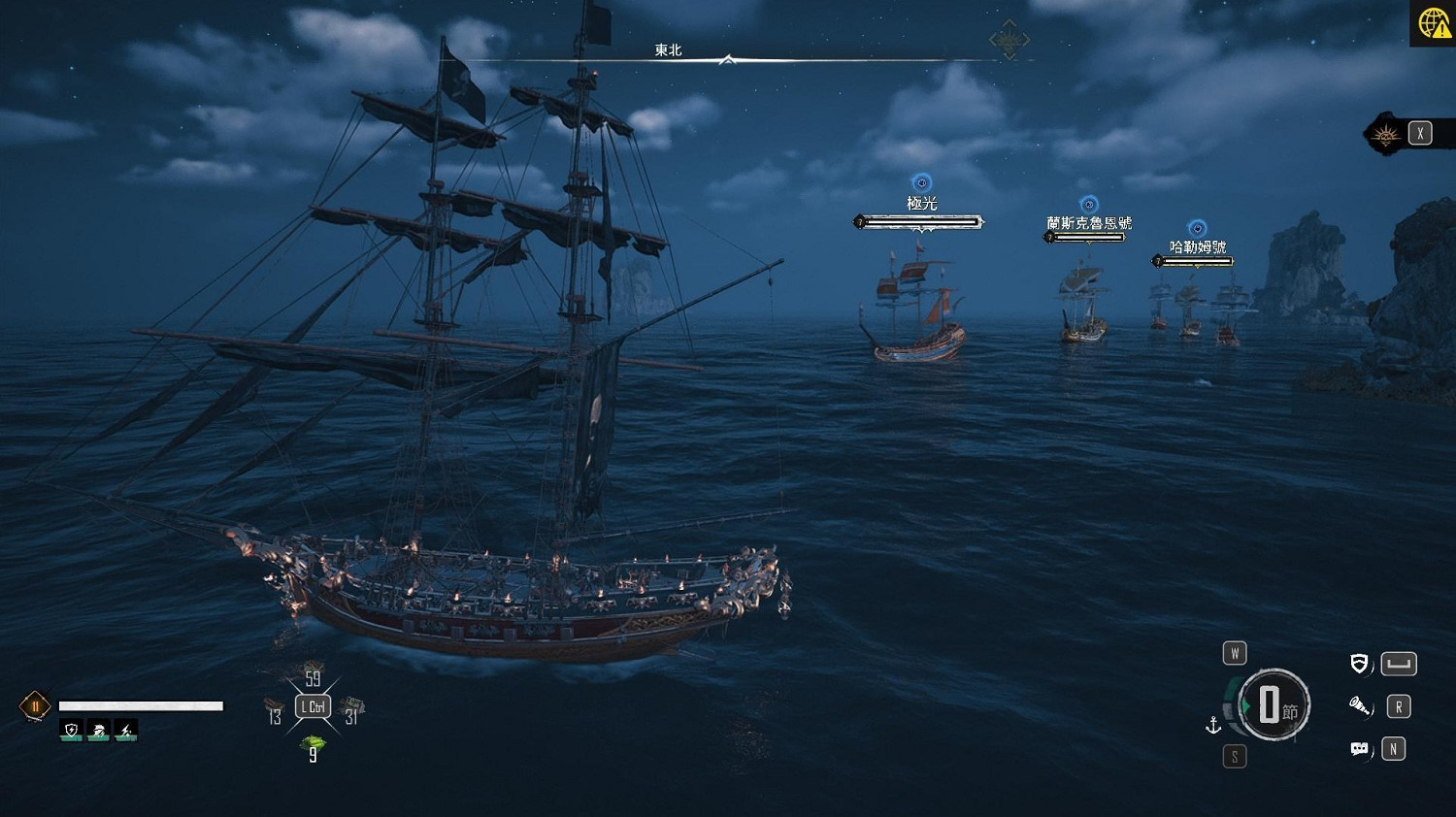This screenshot has height=817, width=1456.
Task: Click the anchor icon by the speed dial
Action: coord(1213,725)
